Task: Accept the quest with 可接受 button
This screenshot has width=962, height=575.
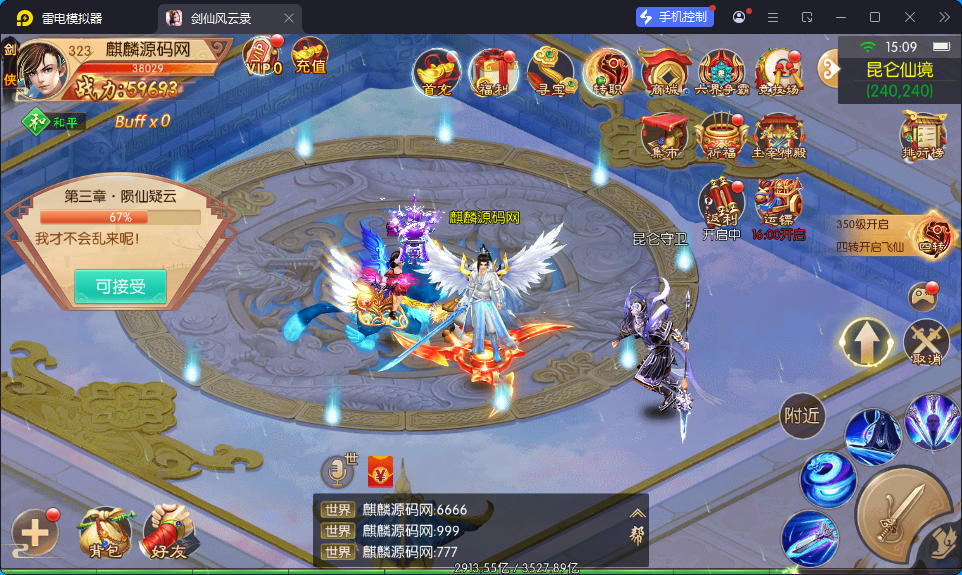Action: 120,287
